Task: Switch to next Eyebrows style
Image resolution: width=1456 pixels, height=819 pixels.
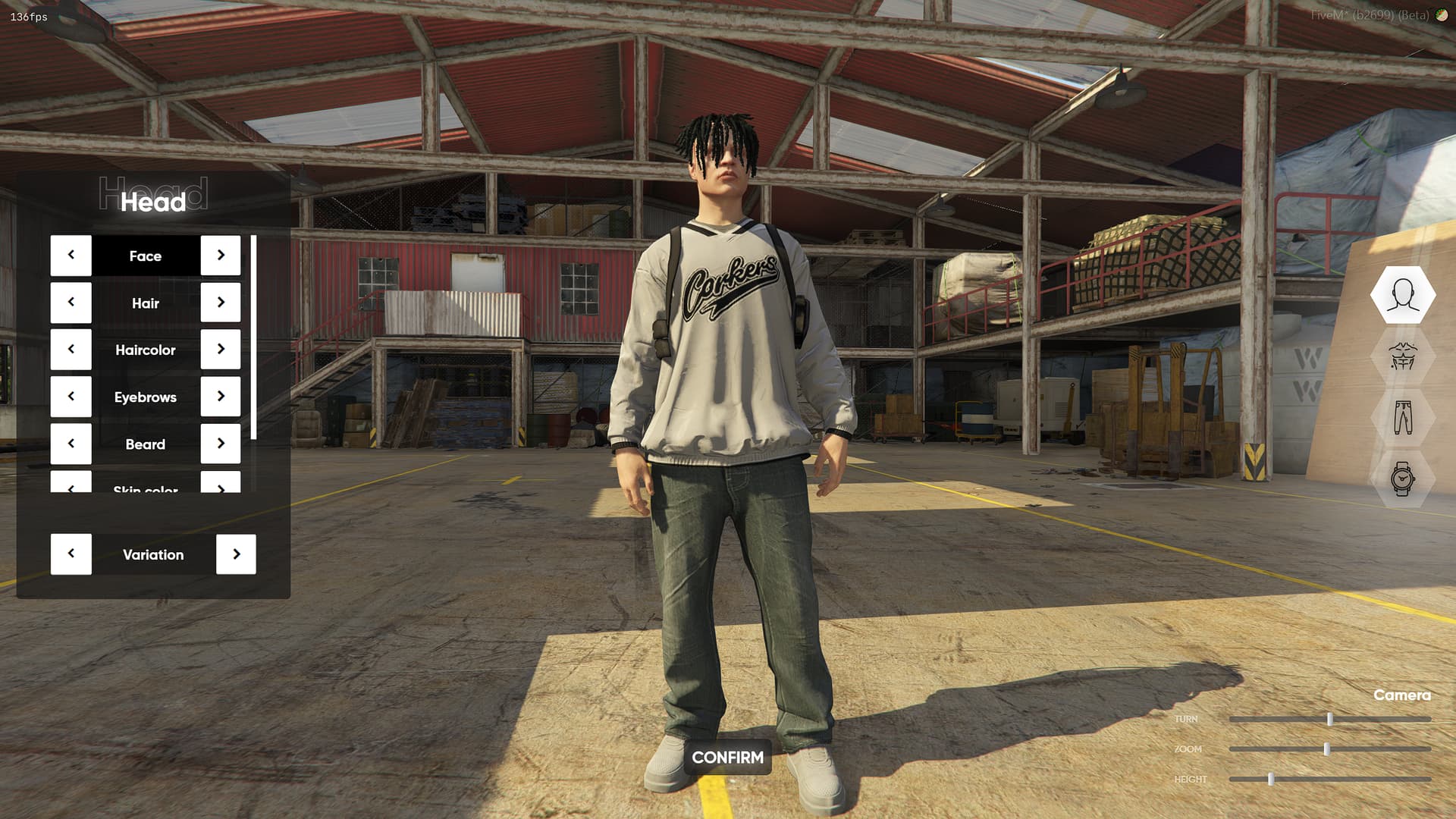Action: point(221,397)
